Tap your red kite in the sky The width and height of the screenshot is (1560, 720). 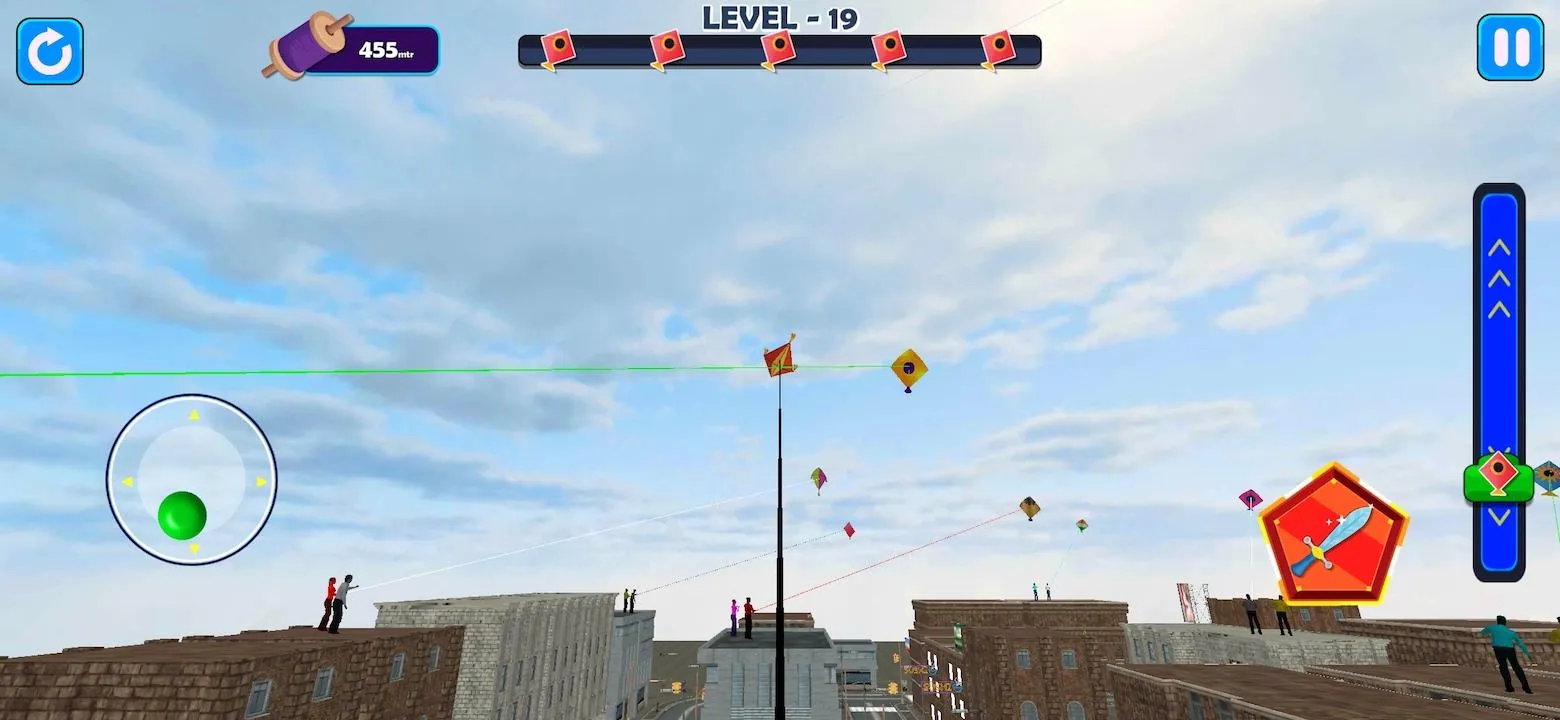(x=779, y=358)
